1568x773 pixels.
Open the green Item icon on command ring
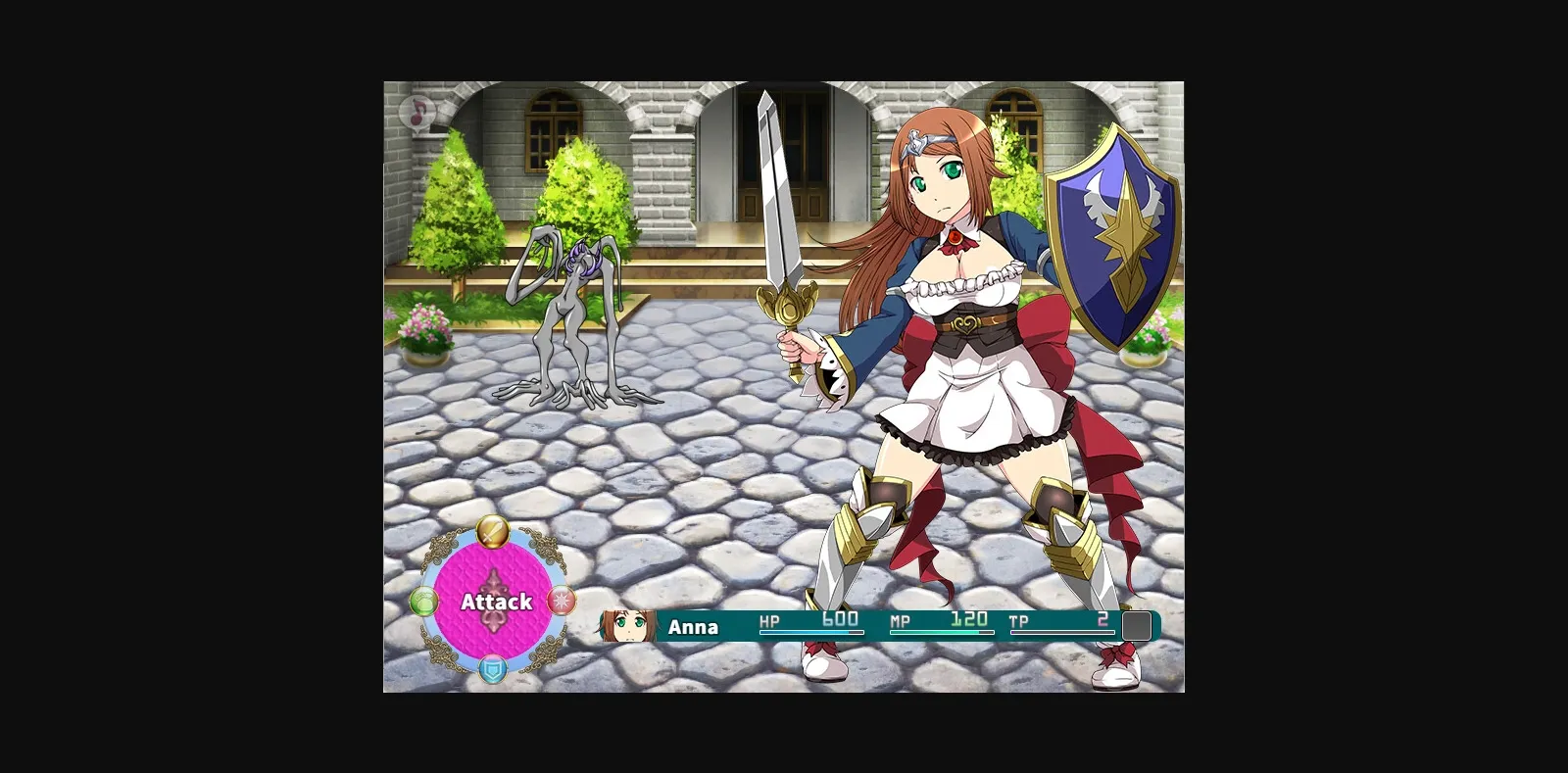[423, 603]
